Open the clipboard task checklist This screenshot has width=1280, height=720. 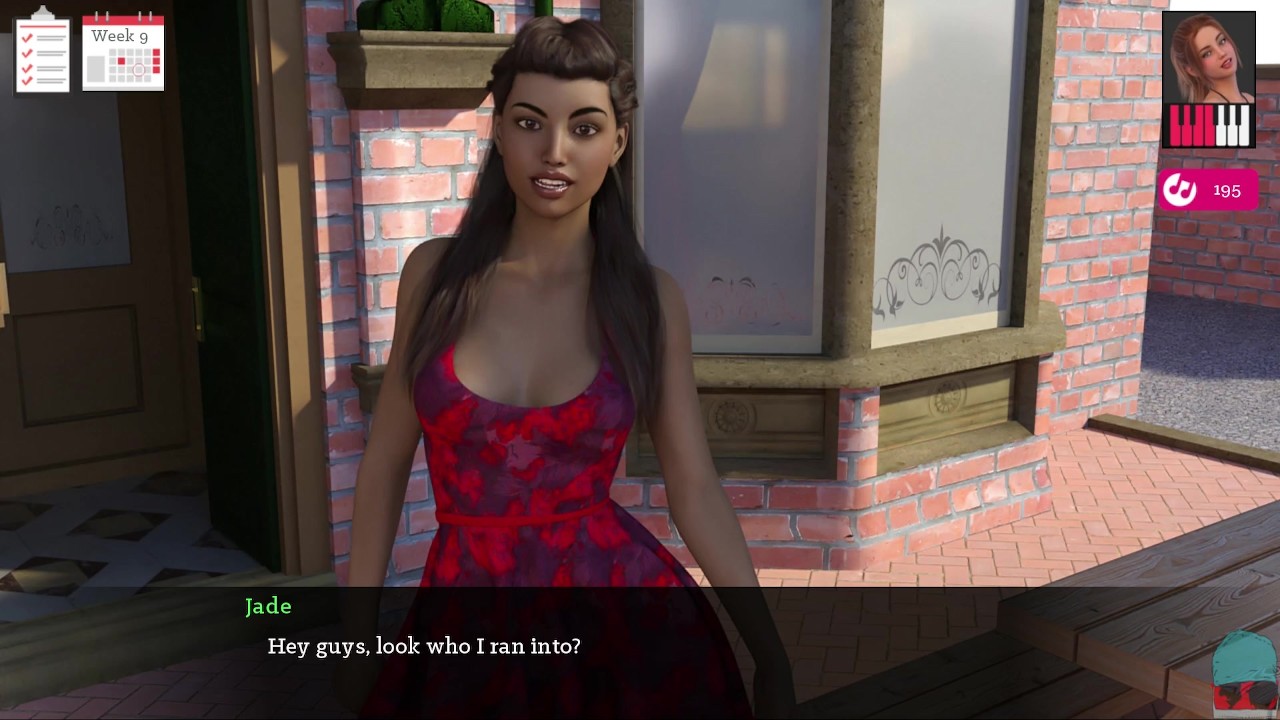[42, 51]
